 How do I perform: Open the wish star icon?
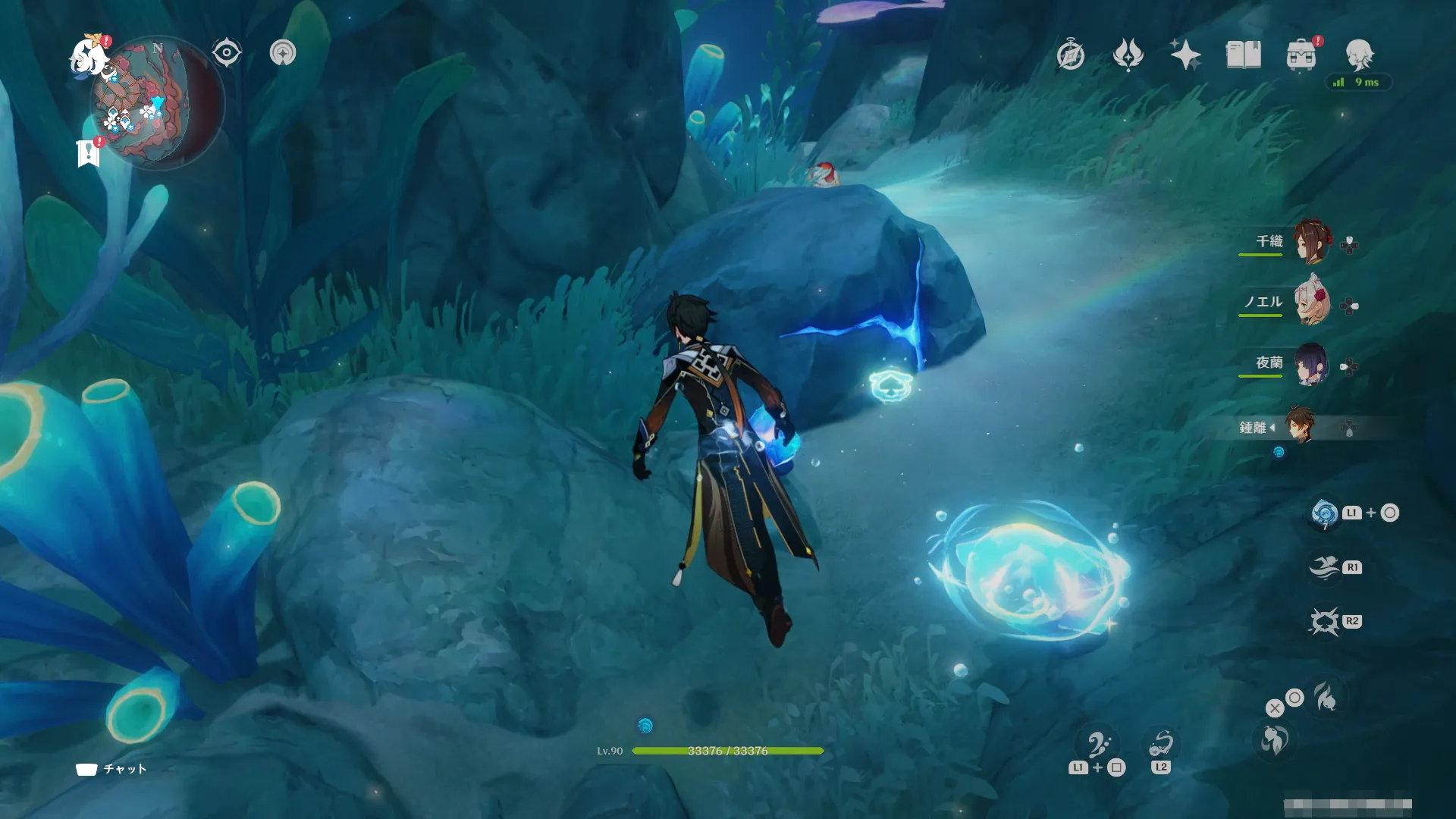coord(1185,55)
